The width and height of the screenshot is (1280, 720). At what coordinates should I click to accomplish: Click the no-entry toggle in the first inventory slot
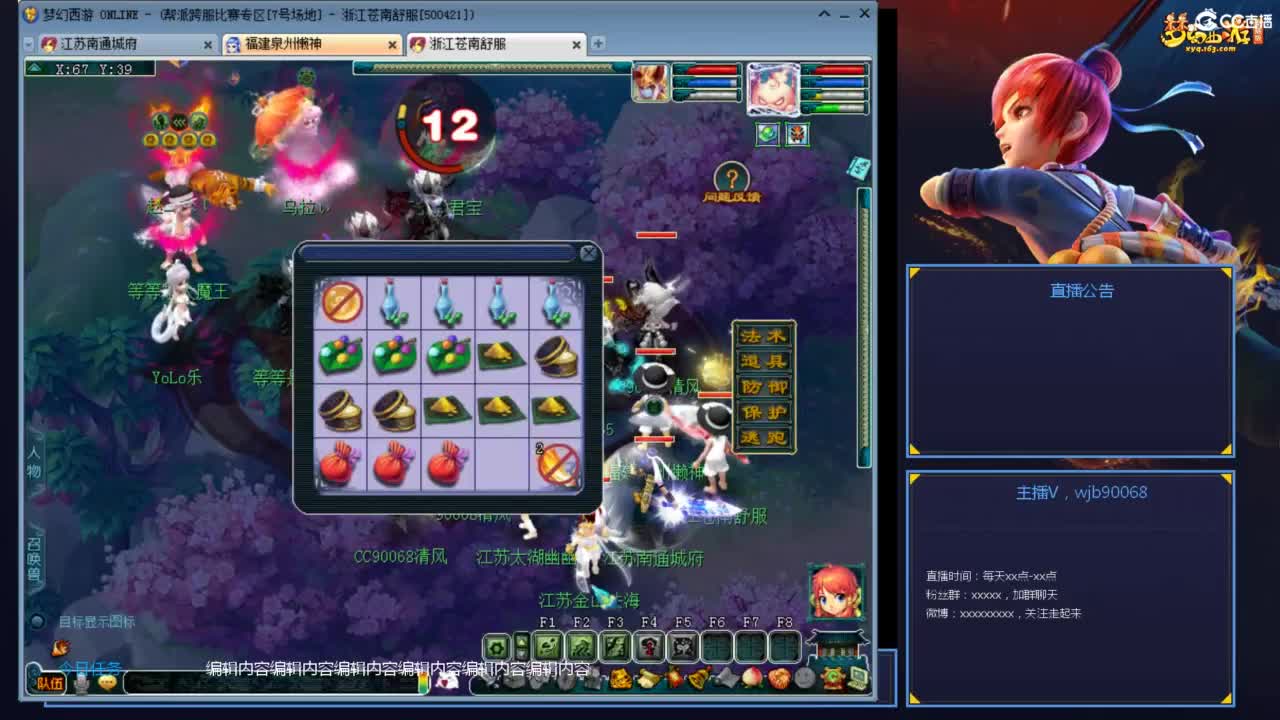340,300
